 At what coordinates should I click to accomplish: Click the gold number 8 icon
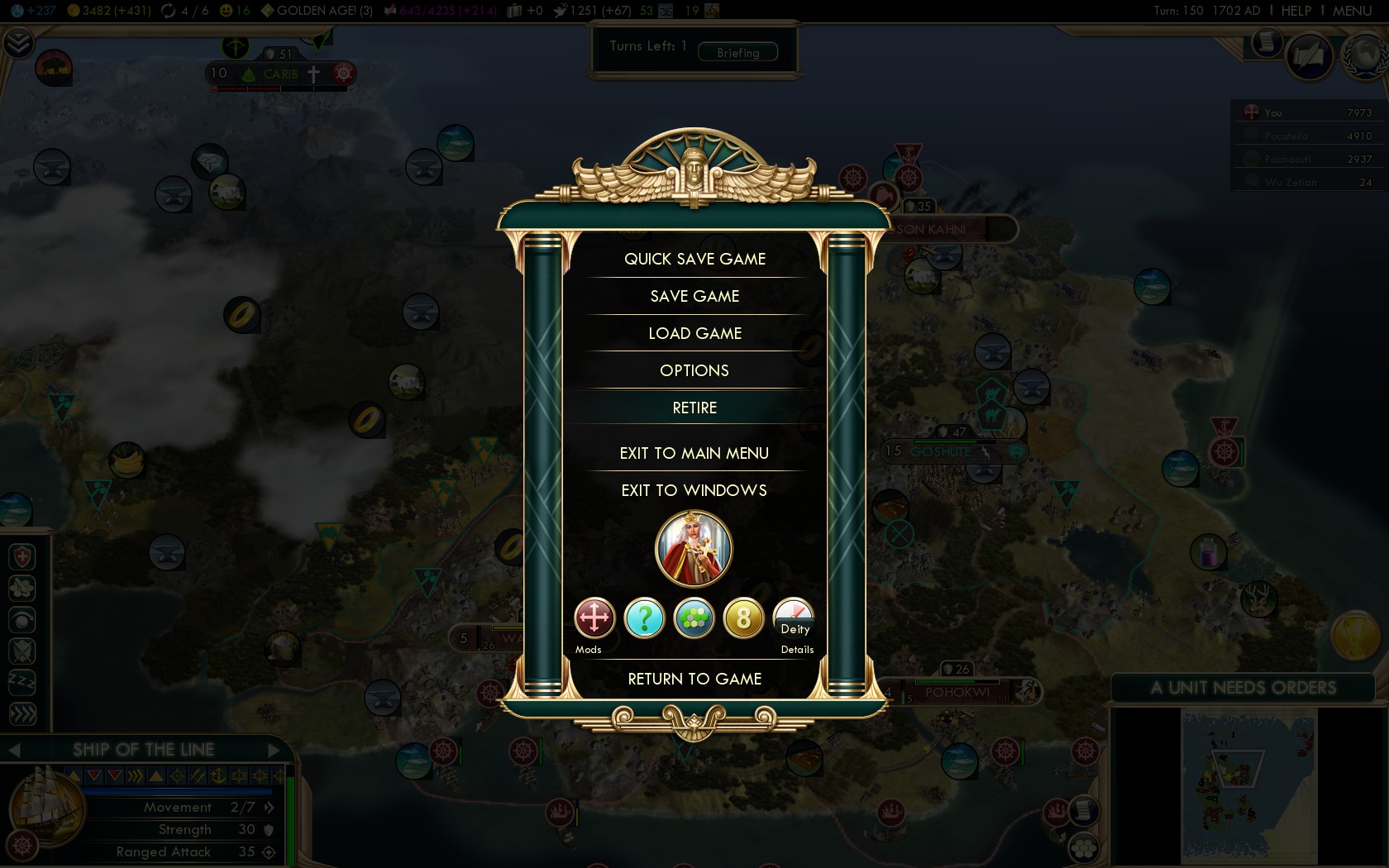pos(743,618)
